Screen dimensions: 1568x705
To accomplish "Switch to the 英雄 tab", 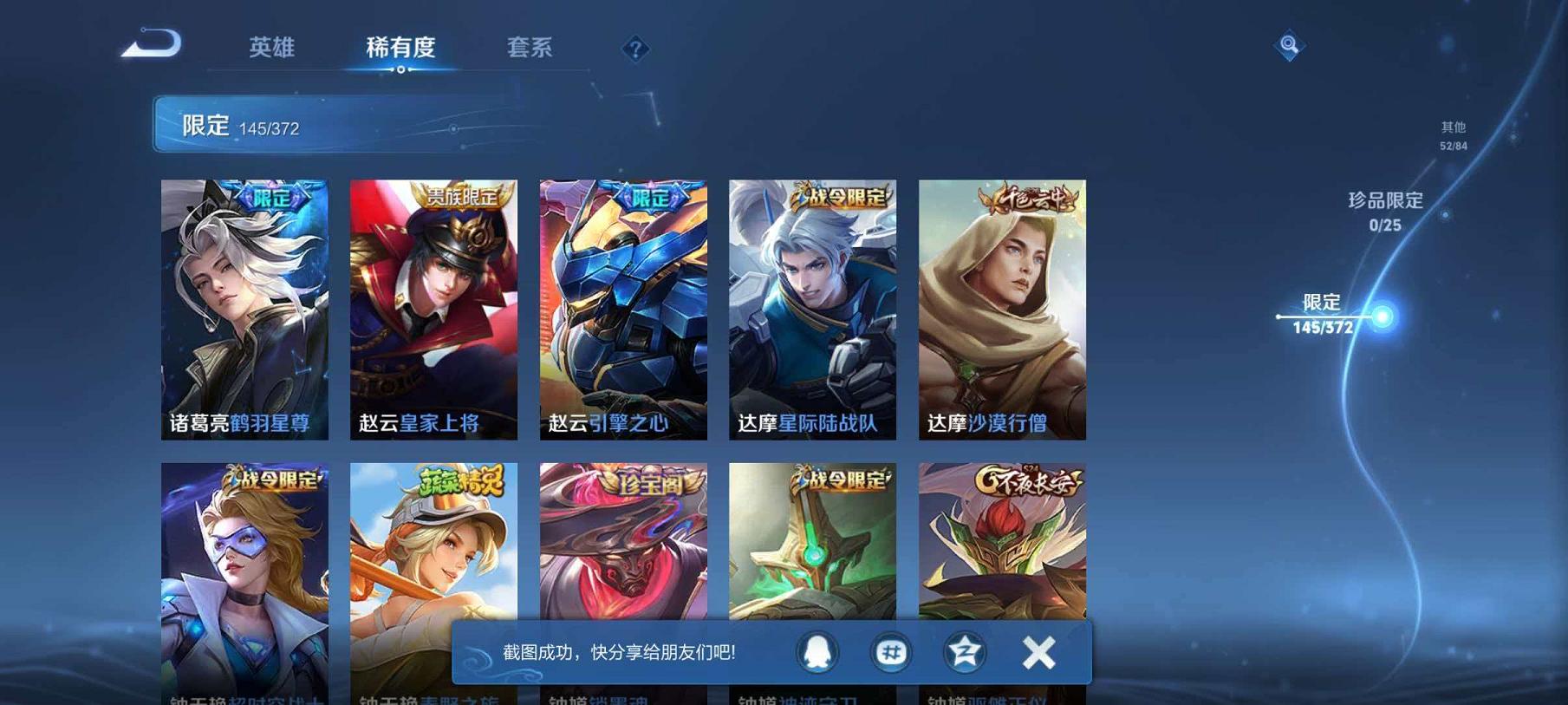I will point(273,49).
